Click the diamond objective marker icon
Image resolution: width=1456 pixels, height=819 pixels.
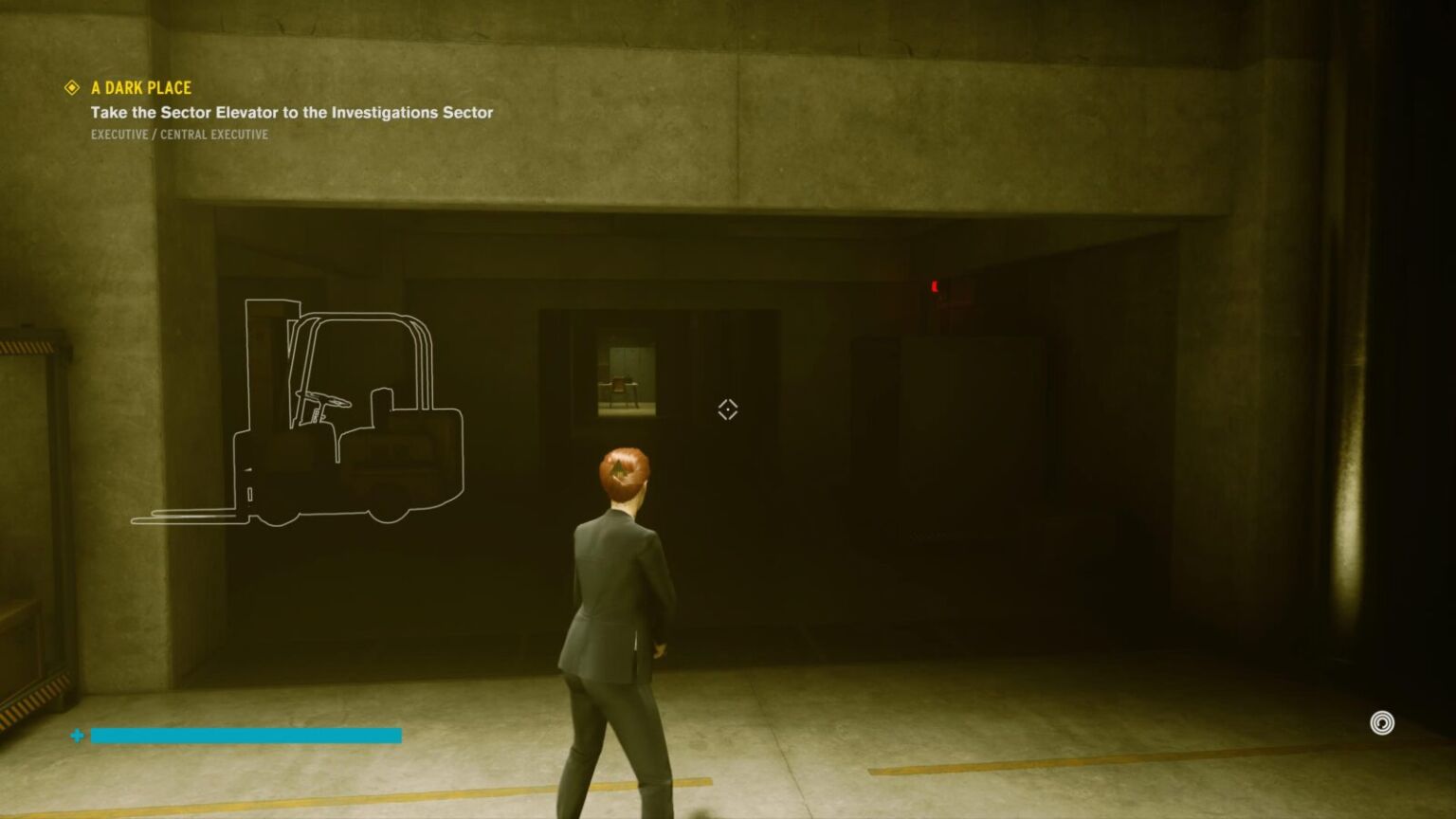(70, 87)
